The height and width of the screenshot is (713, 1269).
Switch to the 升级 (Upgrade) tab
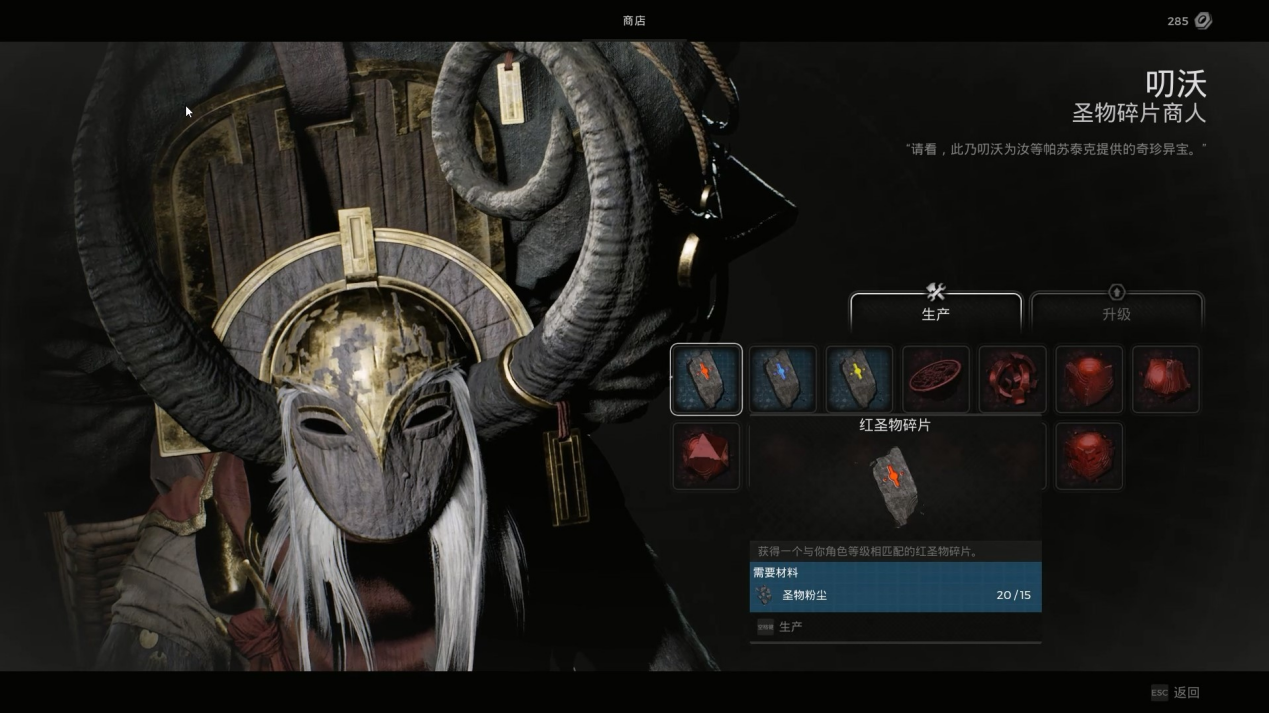point(1116,310)
